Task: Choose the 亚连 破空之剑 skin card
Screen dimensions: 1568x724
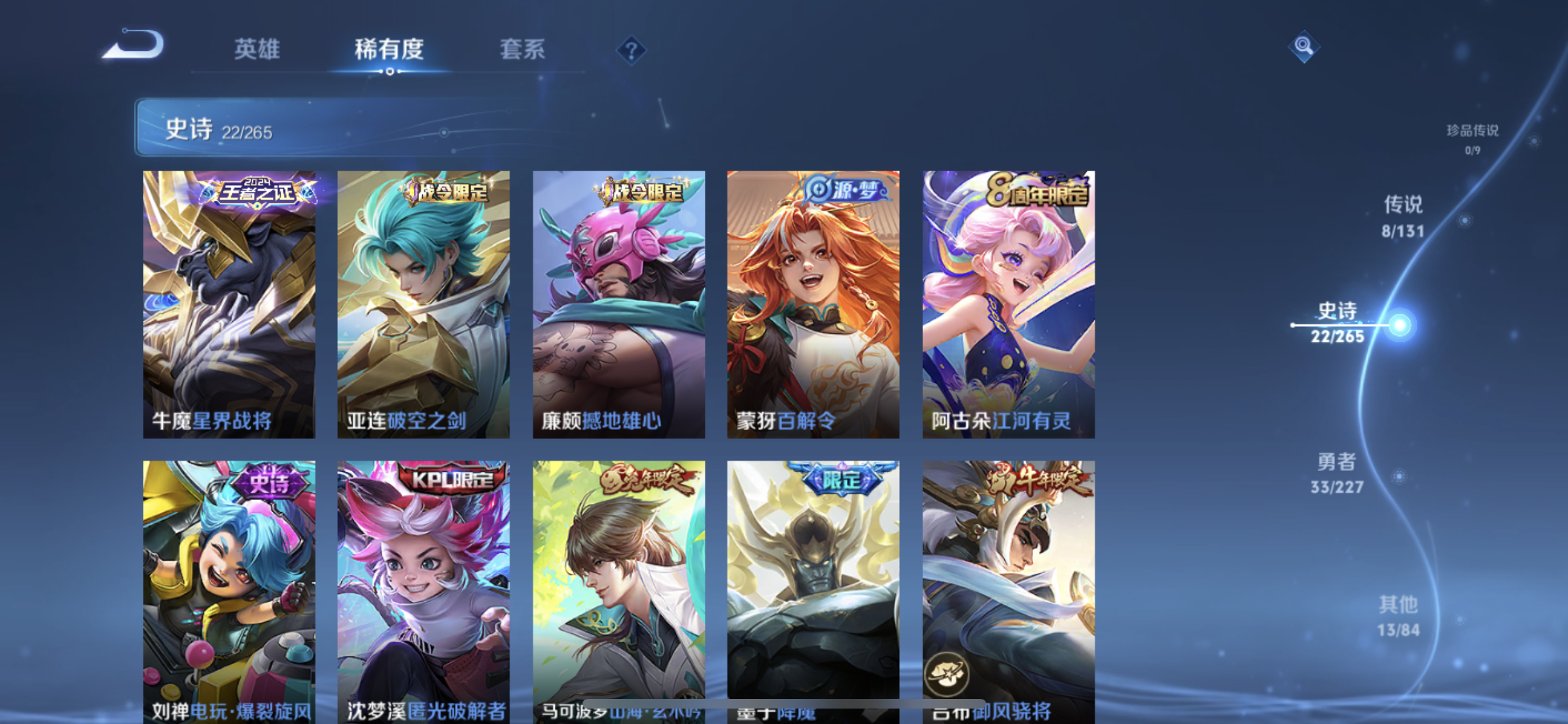Action: 424,304
